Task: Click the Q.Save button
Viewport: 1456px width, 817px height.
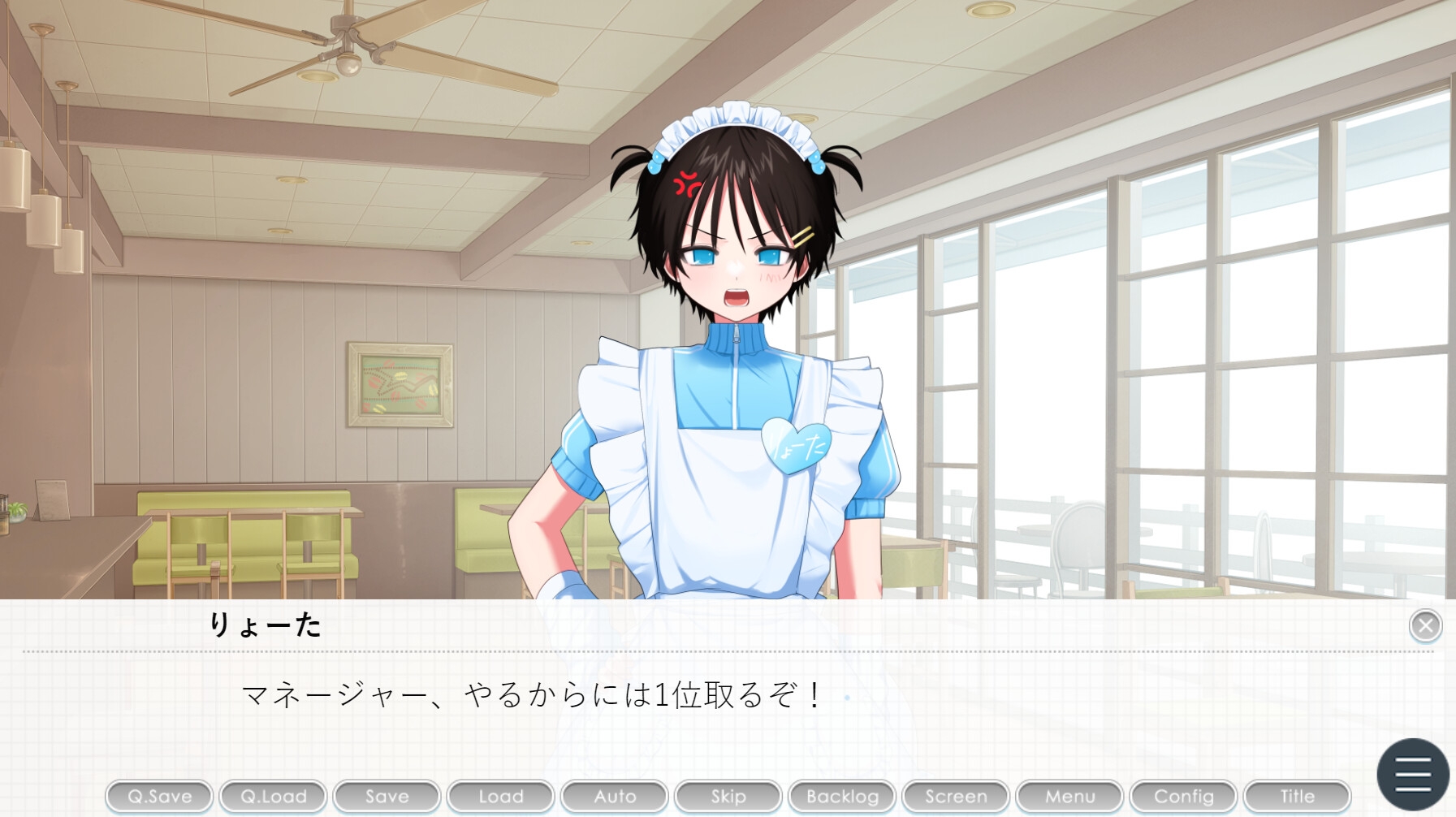Action: pos(159,797)
